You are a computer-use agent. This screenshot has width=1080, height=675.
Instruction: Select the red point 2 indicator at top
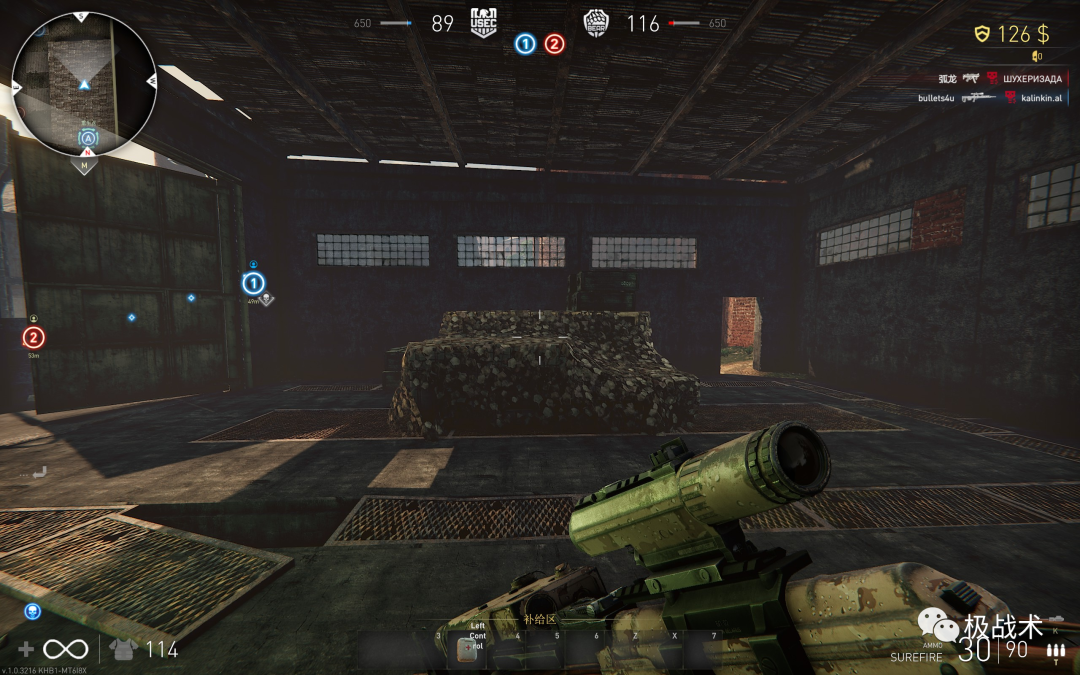coord(554,44)
